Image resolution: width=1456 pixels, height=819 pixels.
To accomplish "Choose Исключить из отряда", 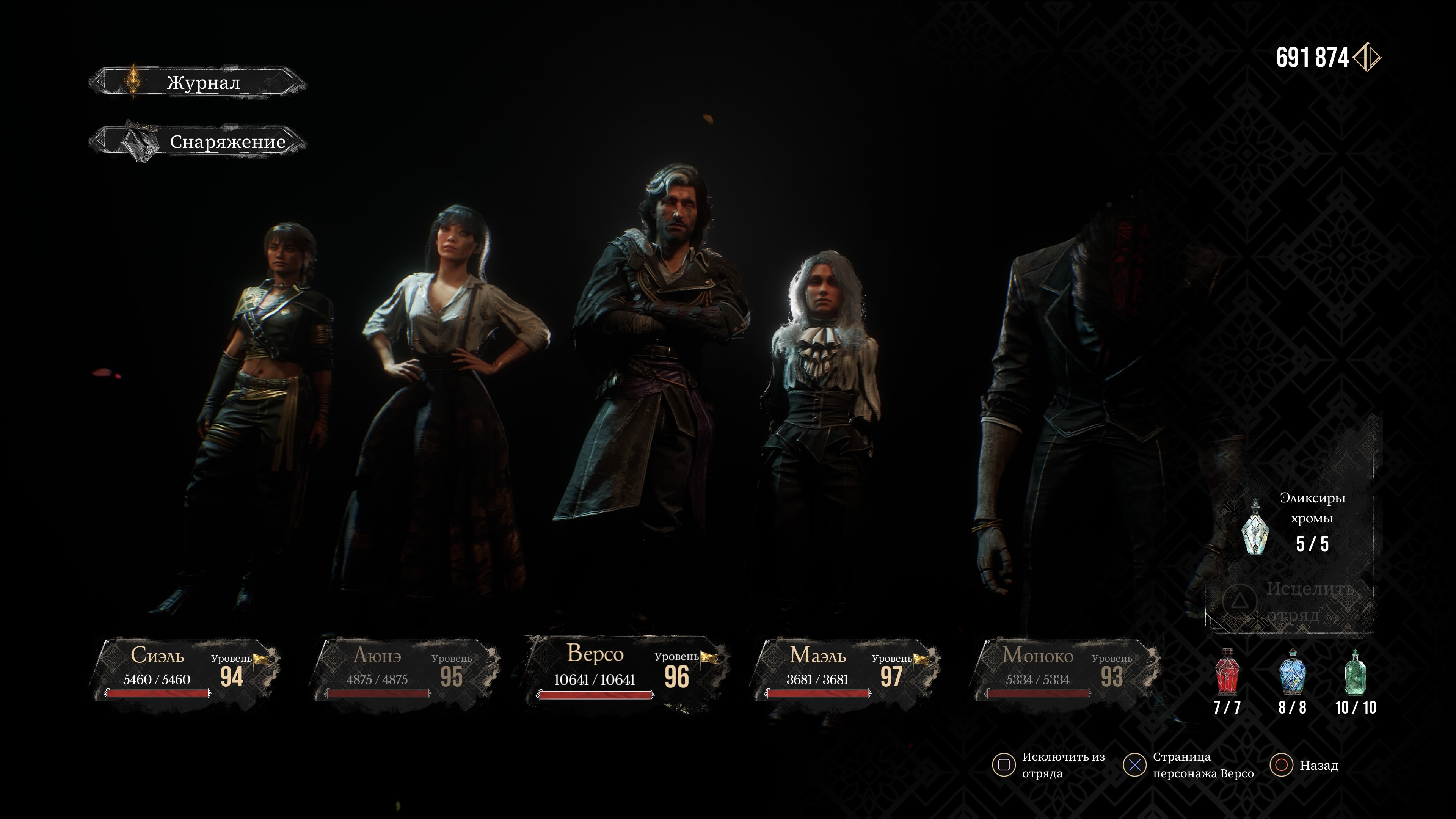I will tap(1049, 765).
